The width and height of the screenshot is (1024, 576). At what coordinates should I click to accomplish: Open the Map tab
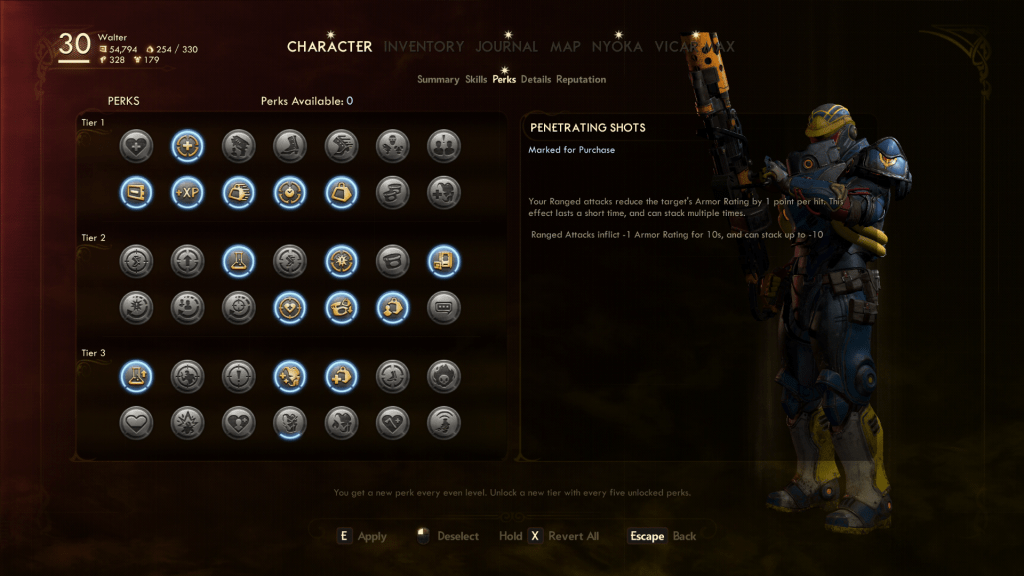coord(565,46)
